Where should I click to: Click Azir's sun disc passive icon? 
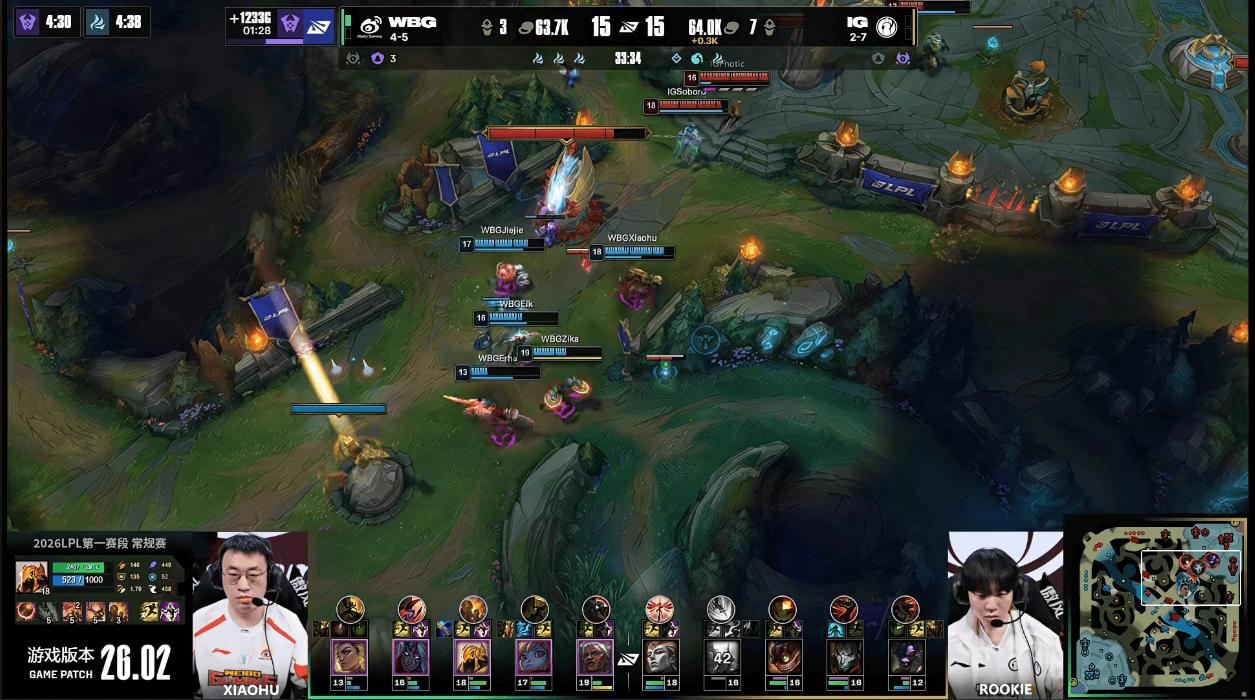click(x=24, y=611)
